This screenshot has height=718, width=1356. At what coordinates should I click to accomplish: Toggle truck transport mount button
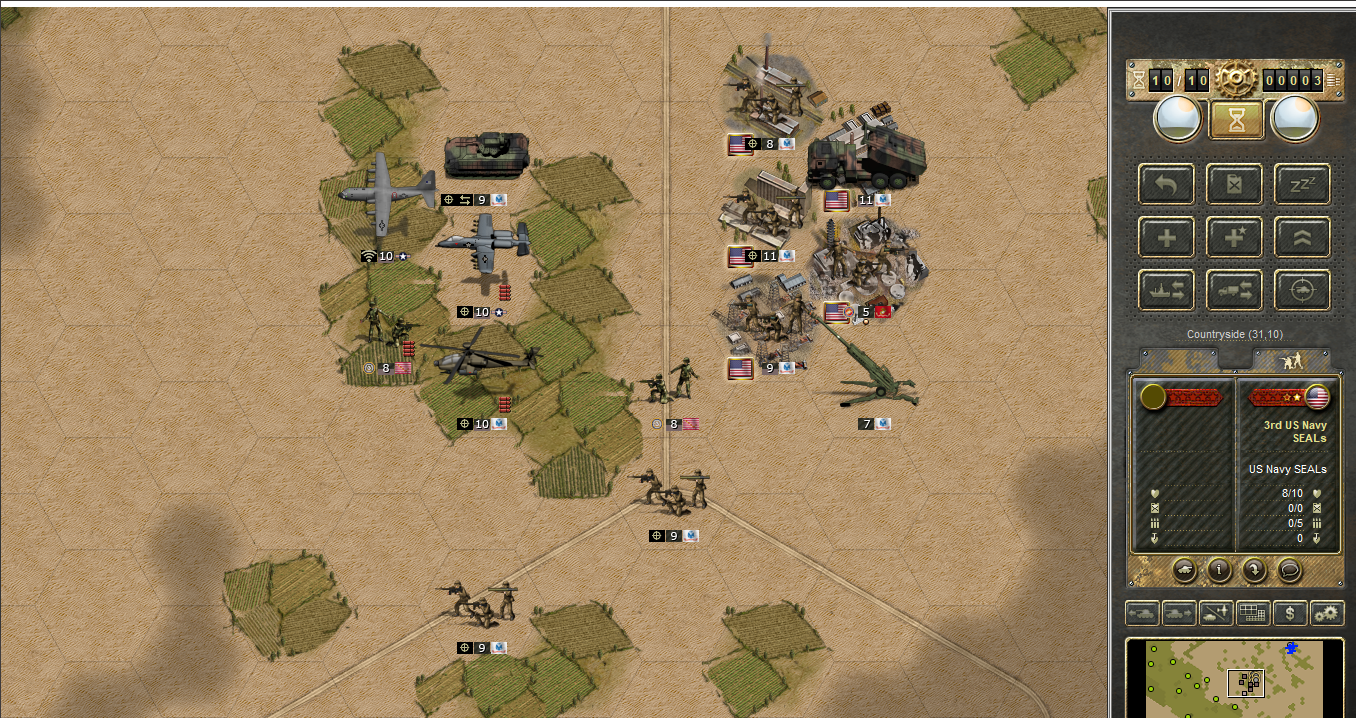coord(1234,290)
